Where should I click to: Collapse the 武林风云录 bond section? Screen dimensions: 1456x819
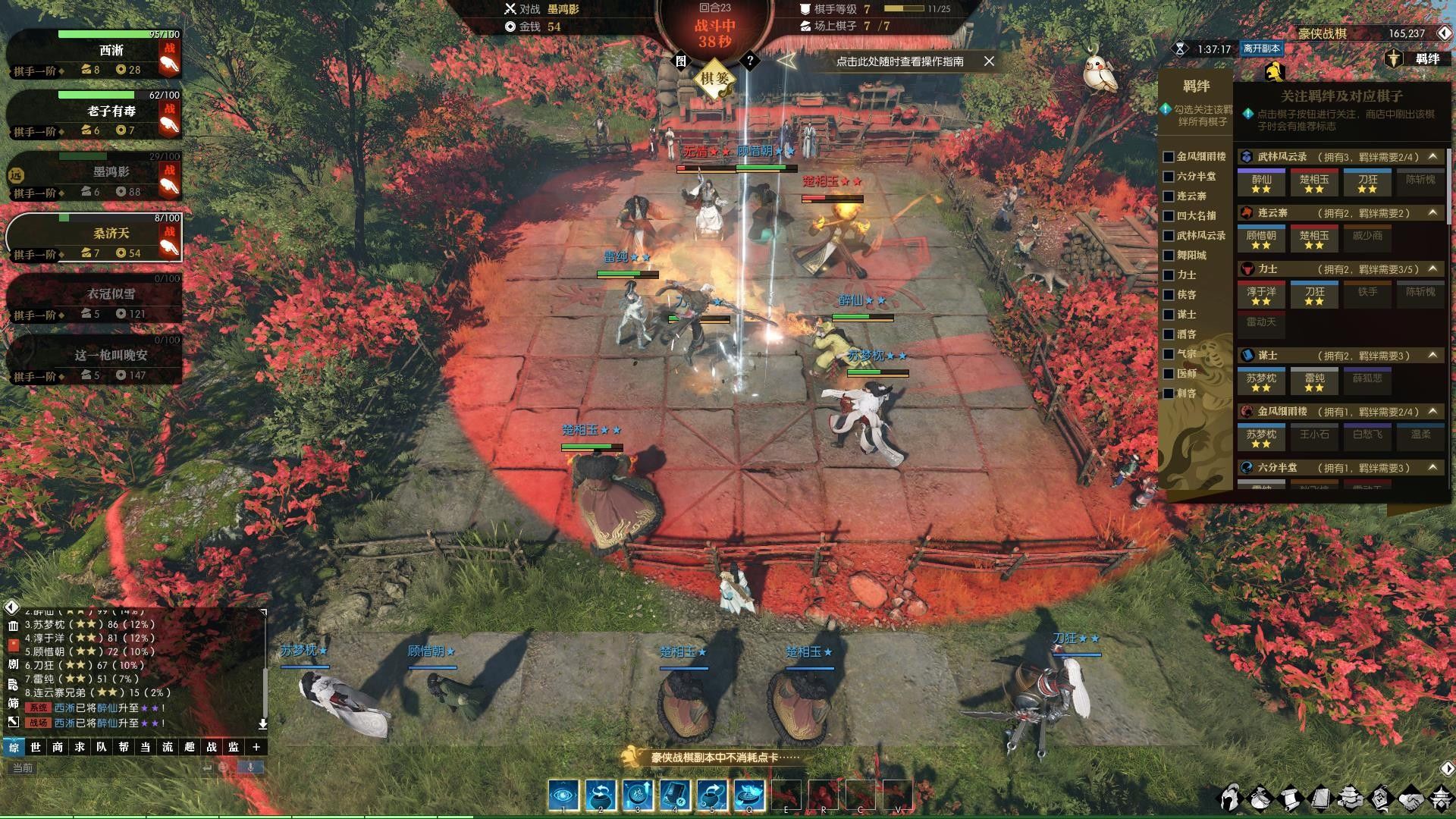[x=1432, y=156]
